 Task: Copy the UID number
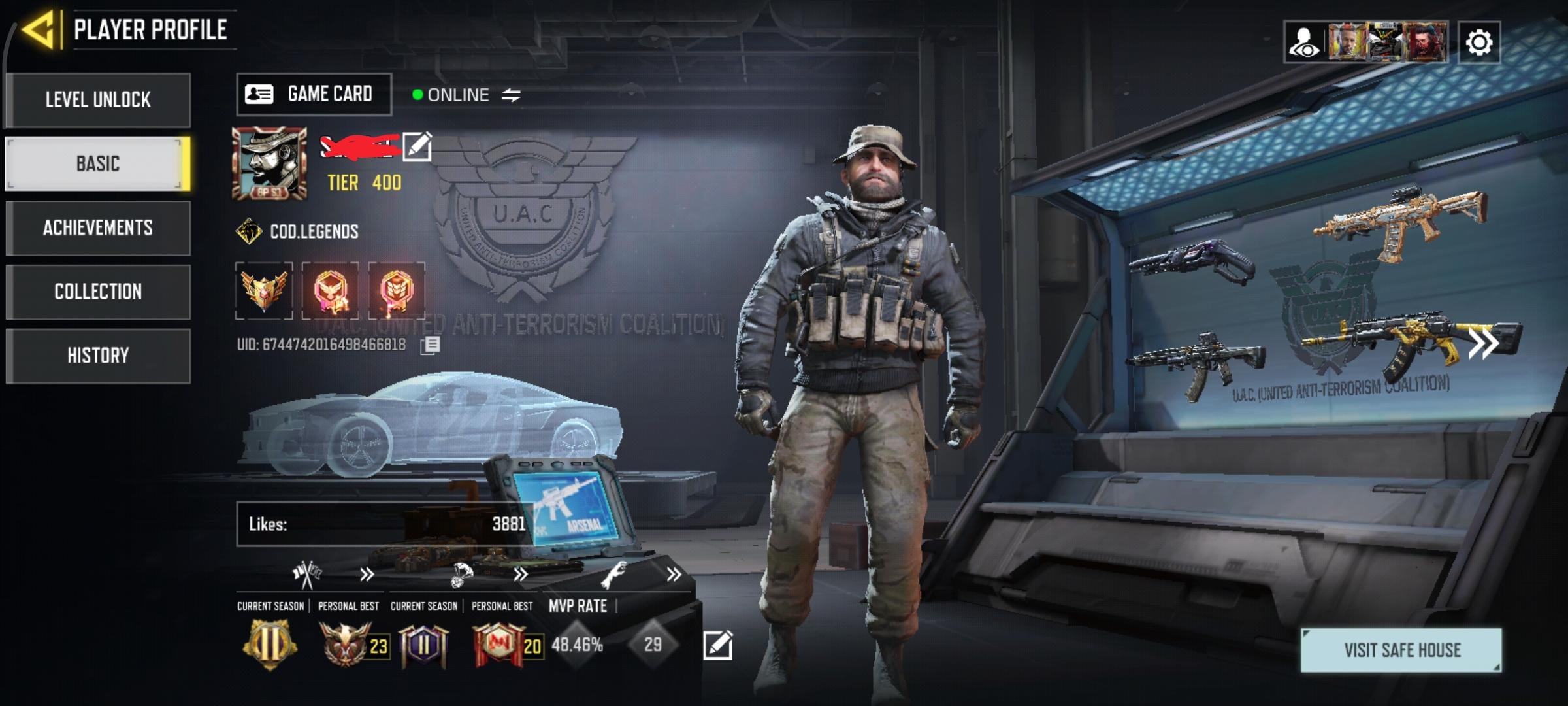pos(430,345)
